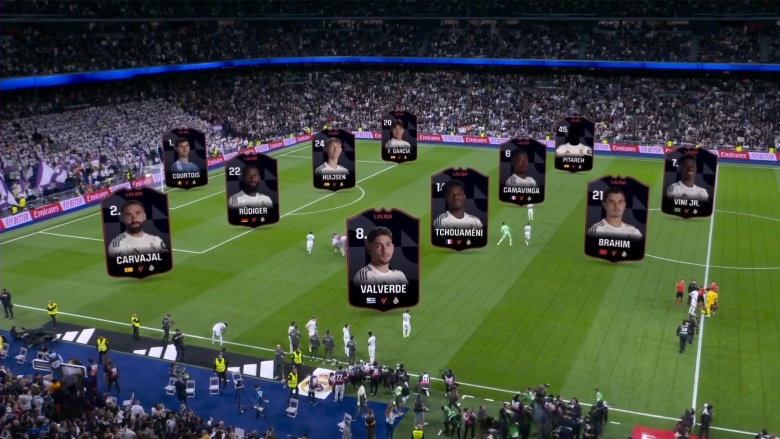780x439 pixels.
Task: Click the Tchouaméni player card
Action: click(459, 208)
